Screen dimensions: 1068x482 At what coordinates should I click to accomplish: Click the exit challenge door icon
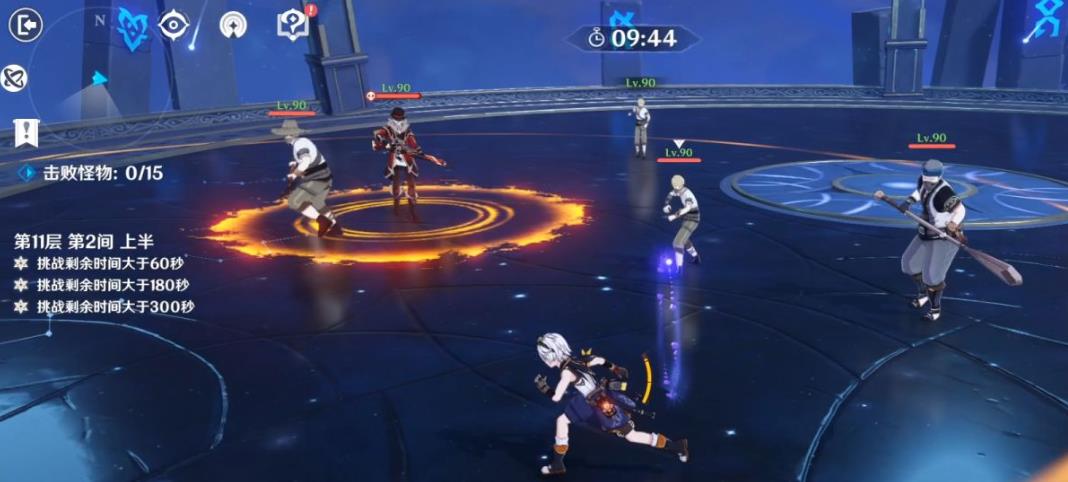(25, 25)
